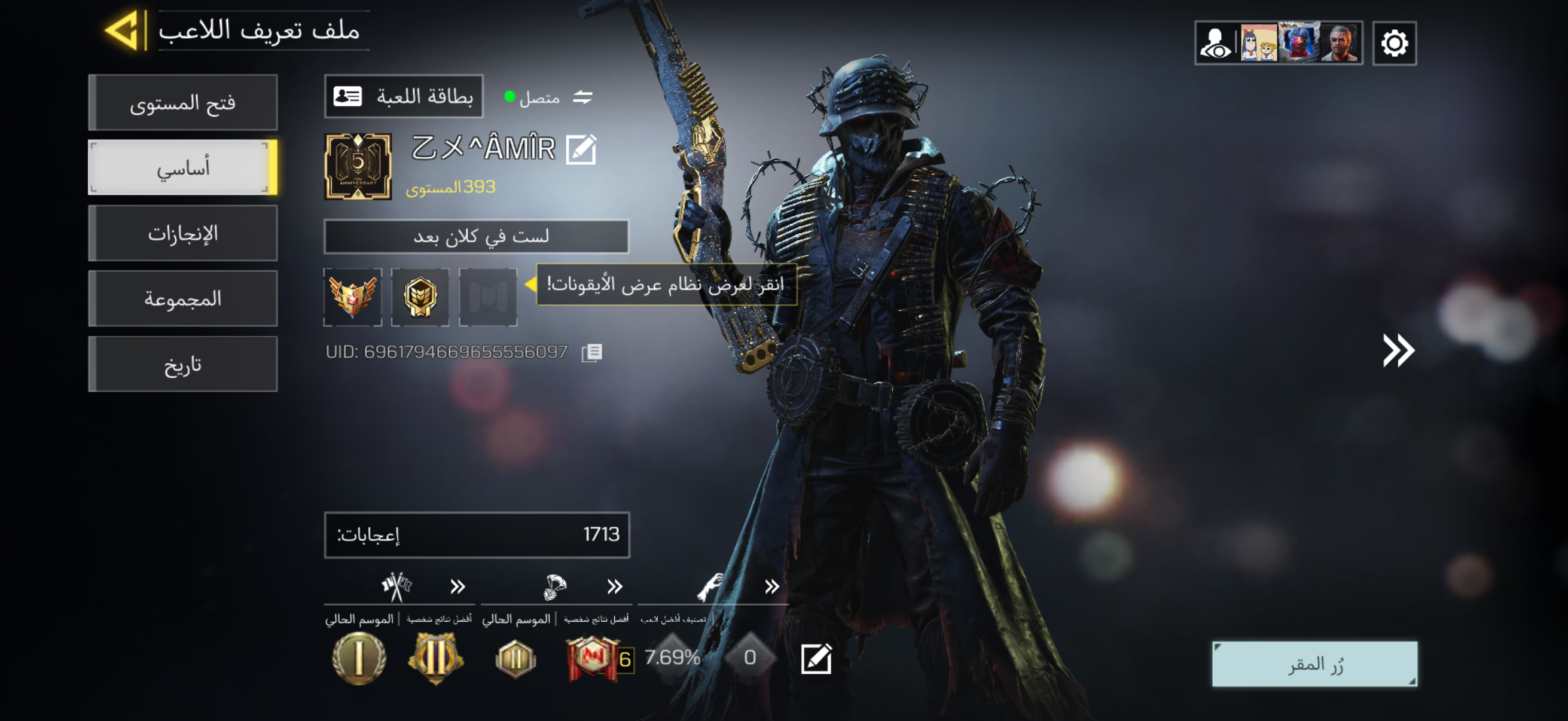Screen dimensions: 1568x721
Task: Open the بطاقة اللعبة game card
Action: point(404,97)
